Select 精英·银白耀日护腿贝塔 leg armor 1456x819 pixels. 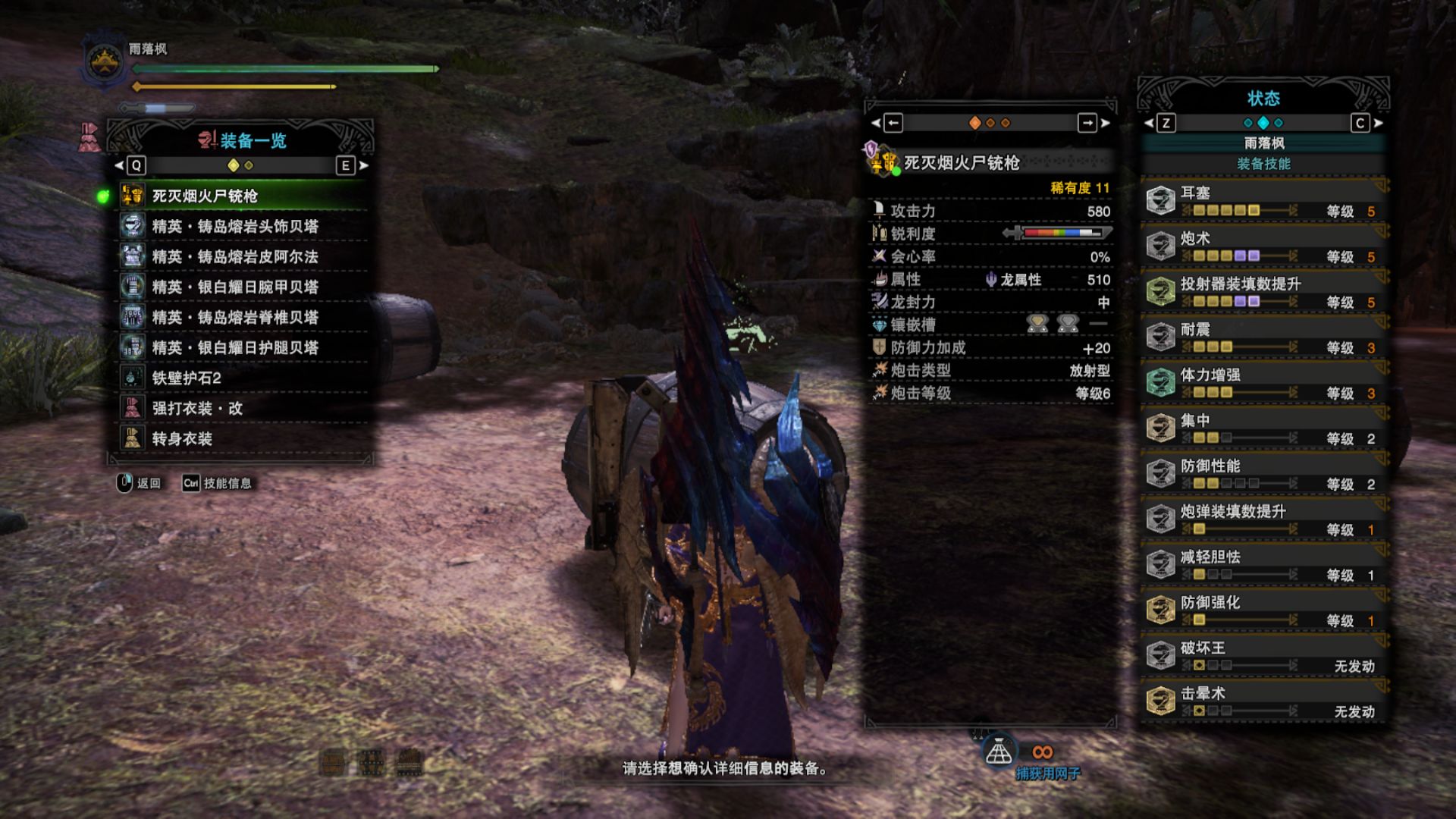(x=243, y=348)
